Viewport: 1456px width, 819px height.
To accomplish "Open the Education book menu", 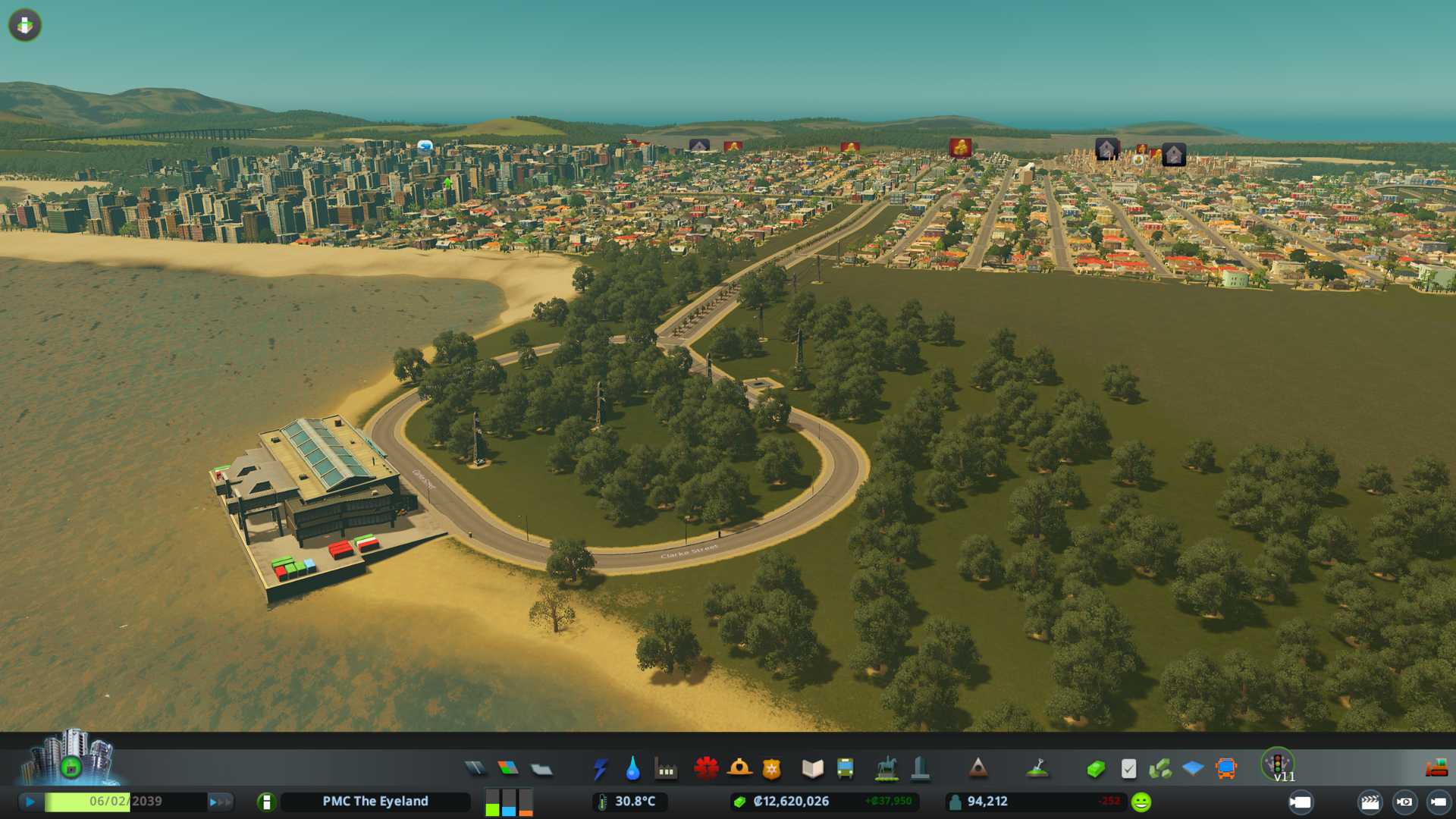I will (812, 769).
